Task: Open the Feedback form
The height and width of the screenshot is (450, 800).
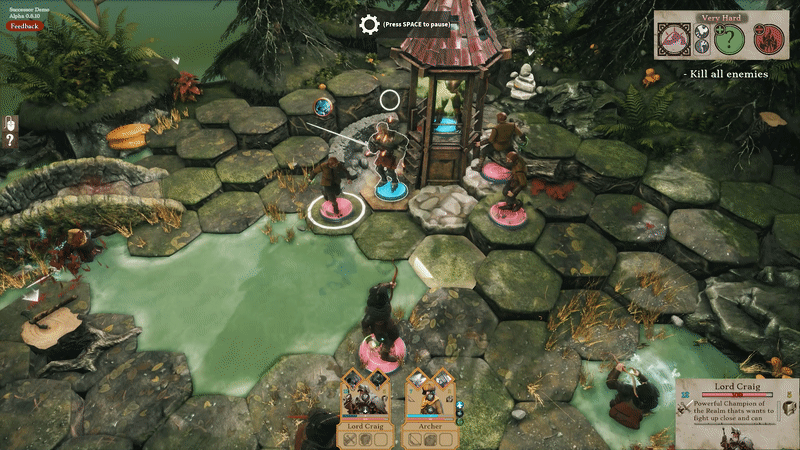Action: click(25, 25)
